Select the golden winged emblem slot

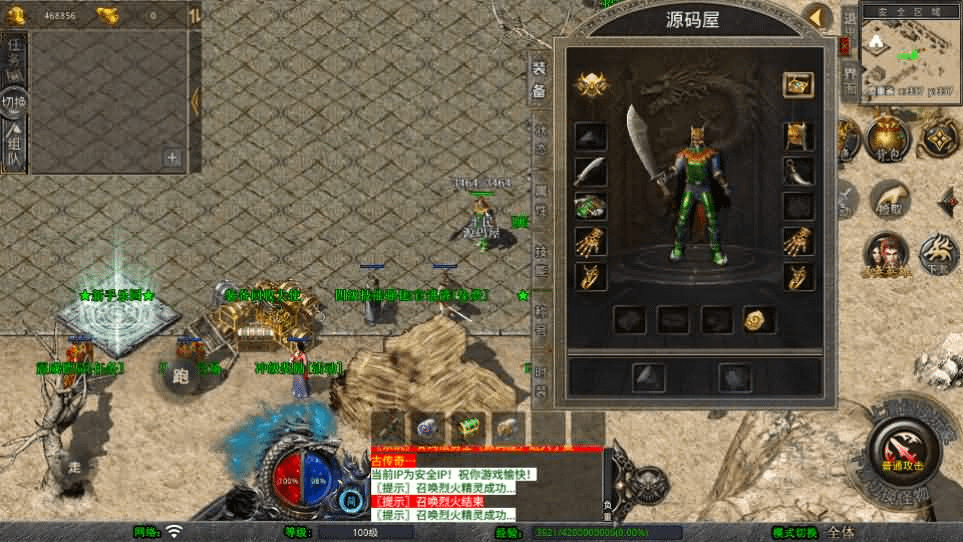click(x=590, y=85)
